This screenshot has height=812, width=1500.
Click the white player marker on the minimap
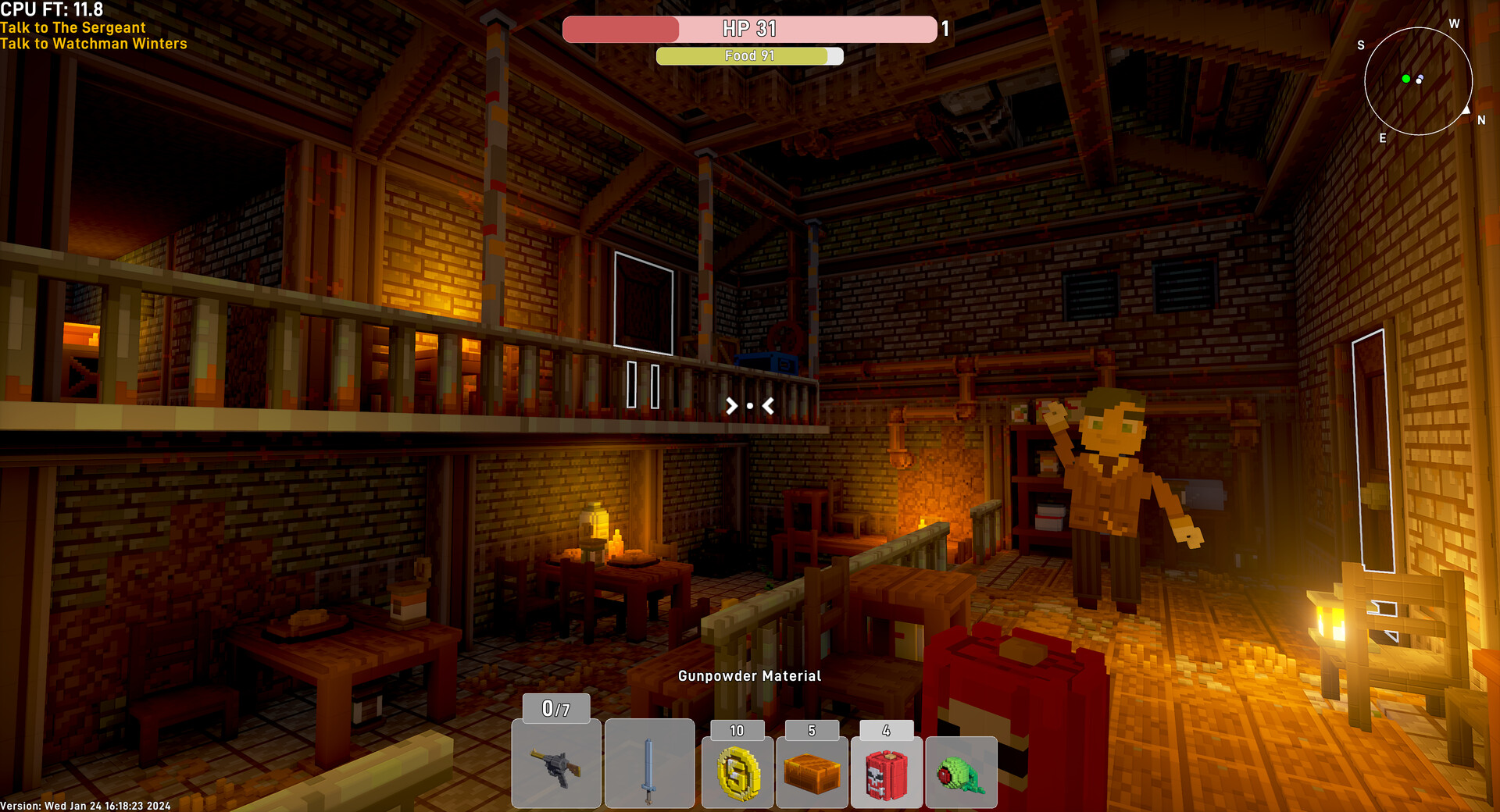click(1420, 80)
